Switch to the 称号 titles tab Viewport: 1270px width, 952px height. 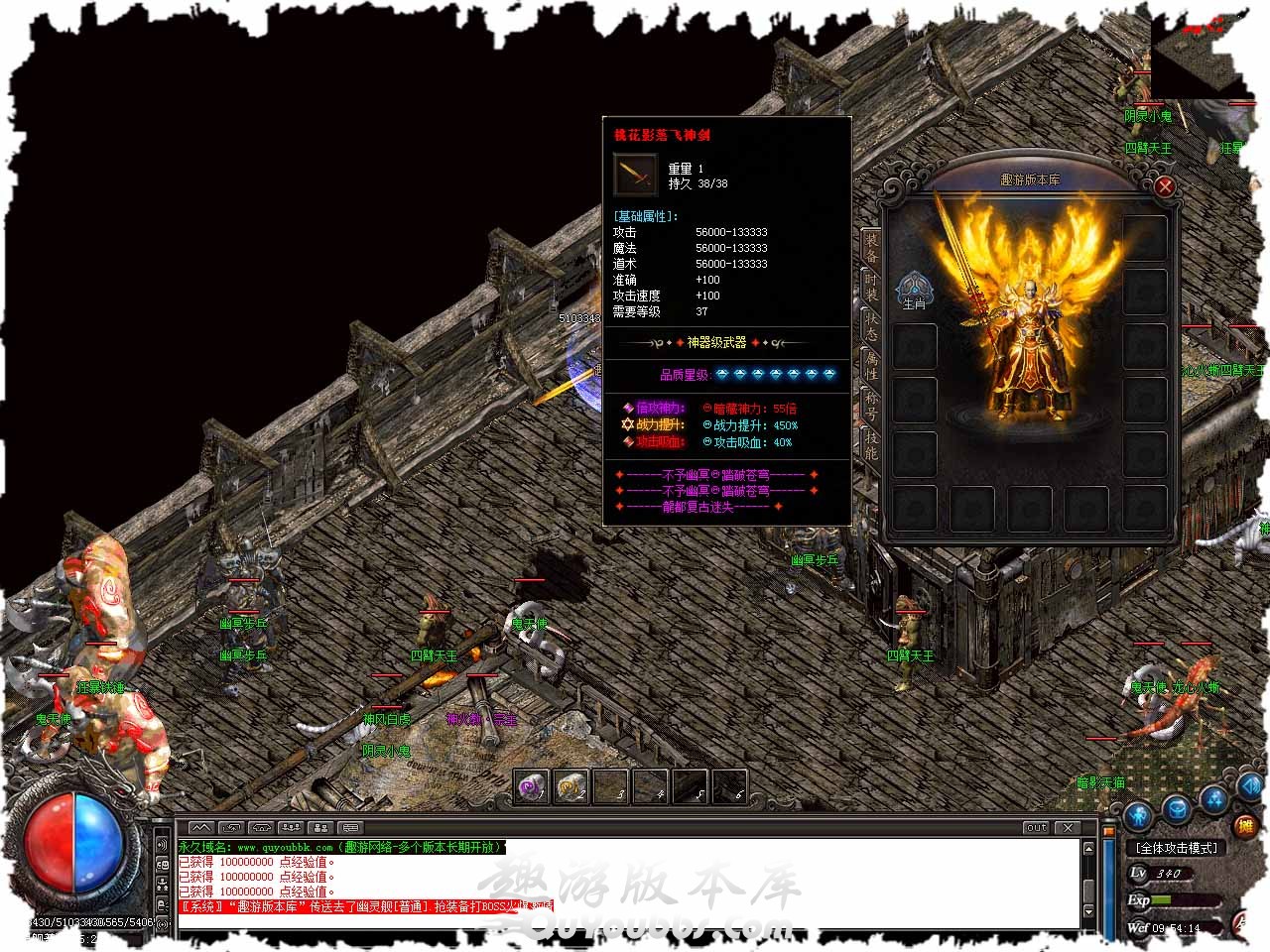point(871,405)
